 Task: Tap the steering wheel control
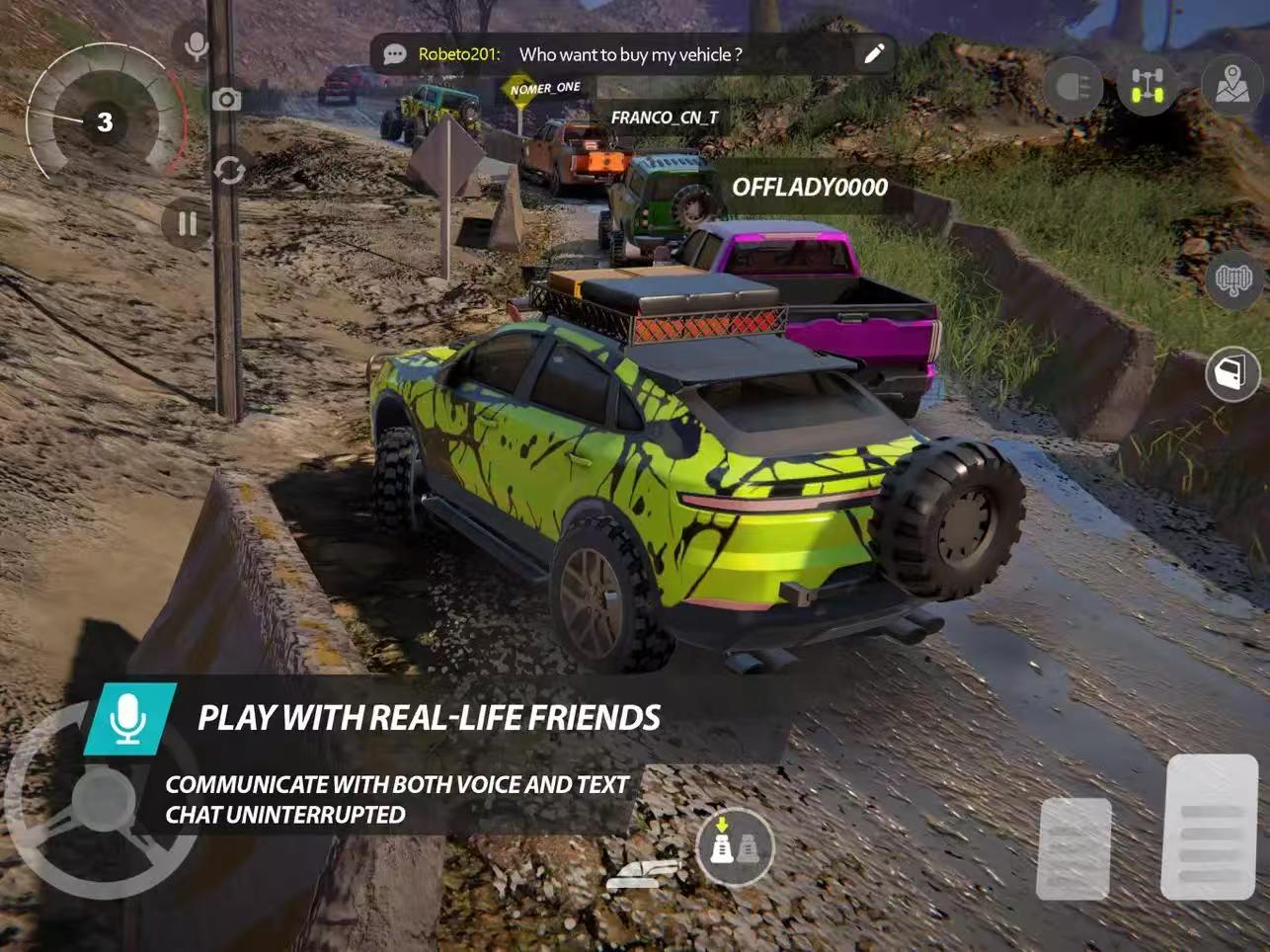102,802
